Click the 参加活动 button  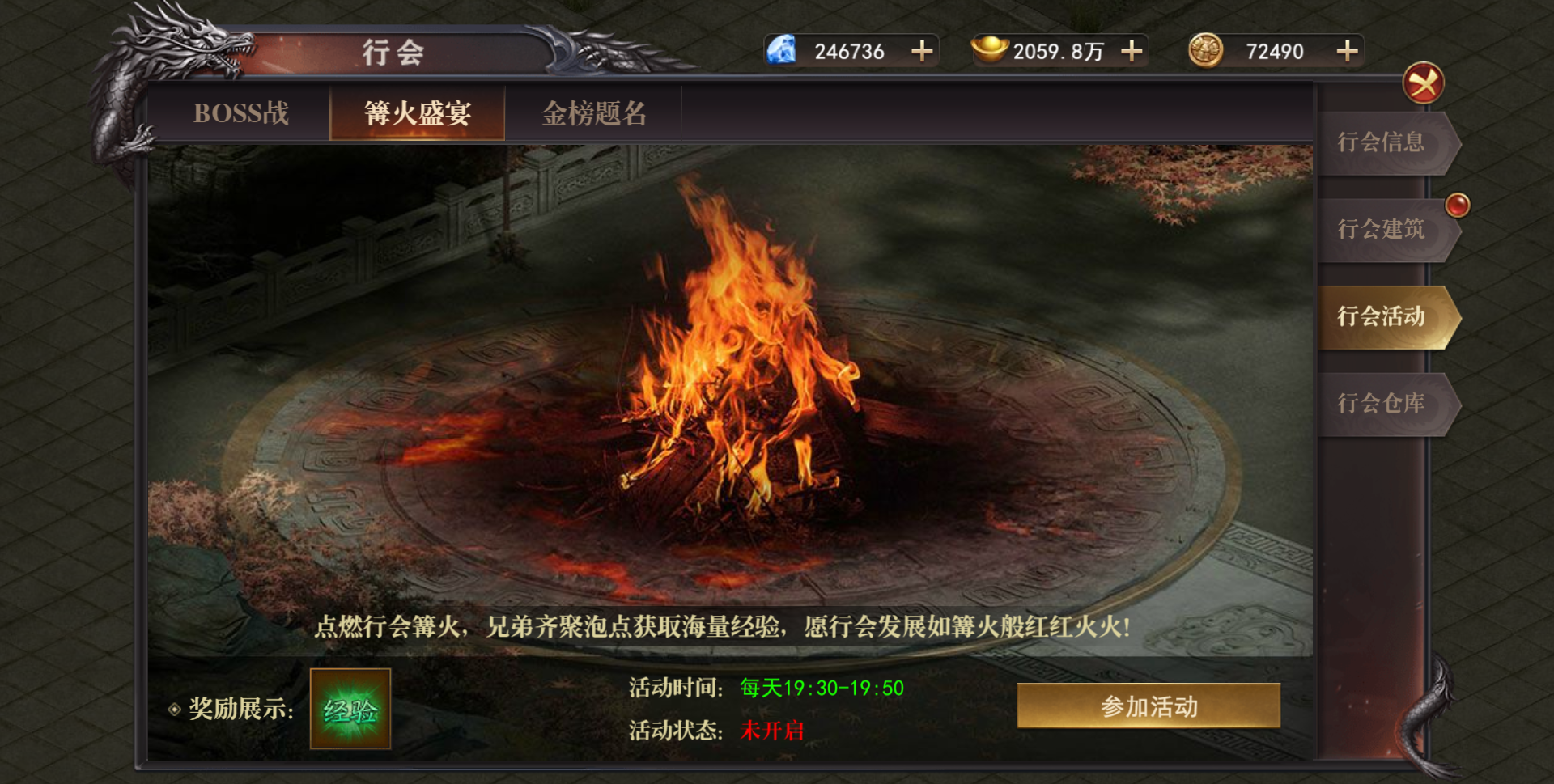tap(1149, 706)
